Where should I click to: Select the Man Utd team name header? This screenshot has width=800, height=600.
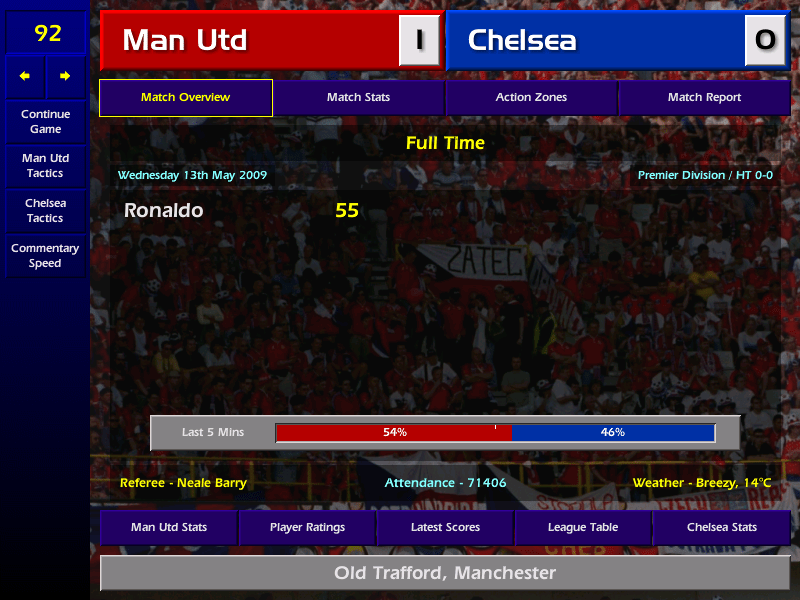(250, 40)
